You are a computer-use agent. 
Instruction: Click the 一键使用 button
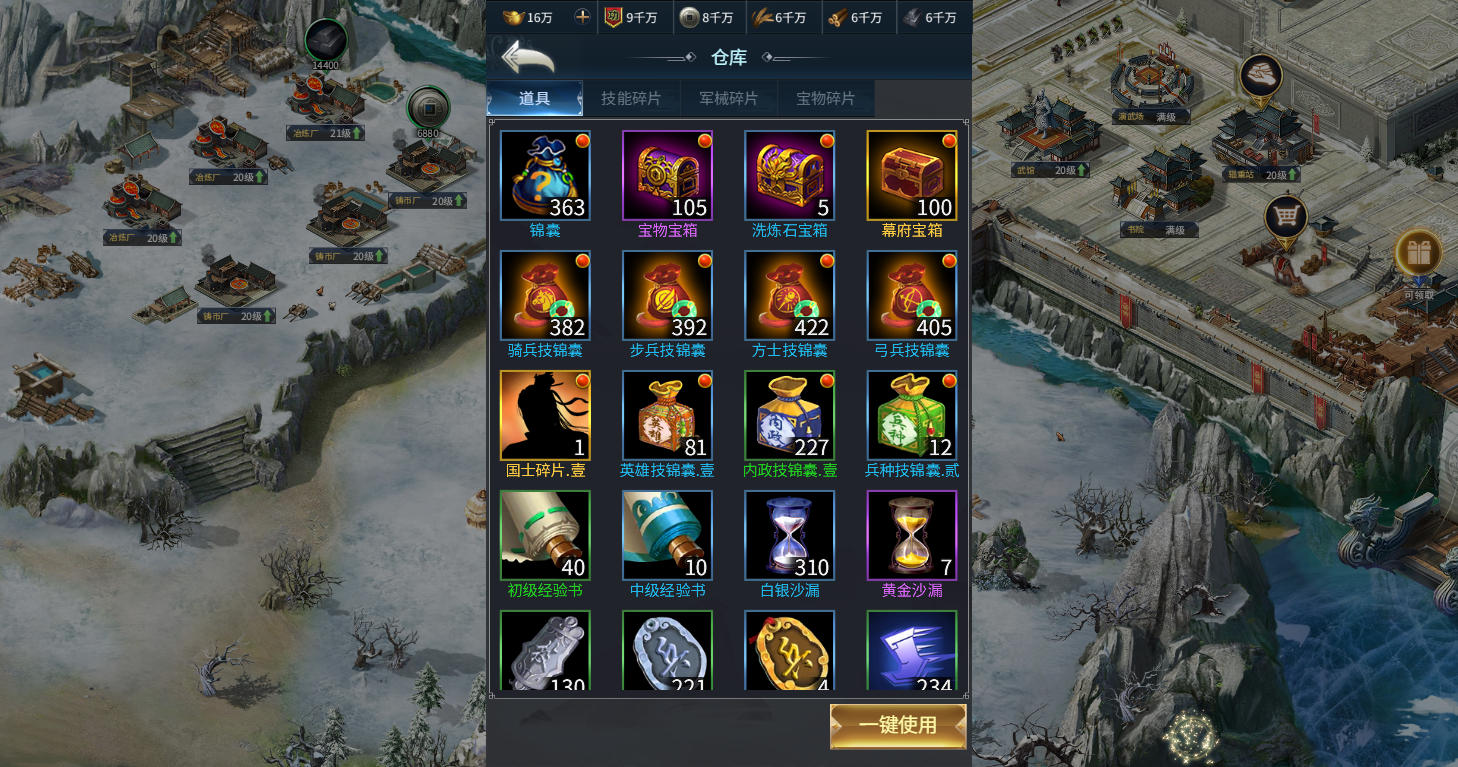pos(898,726)
